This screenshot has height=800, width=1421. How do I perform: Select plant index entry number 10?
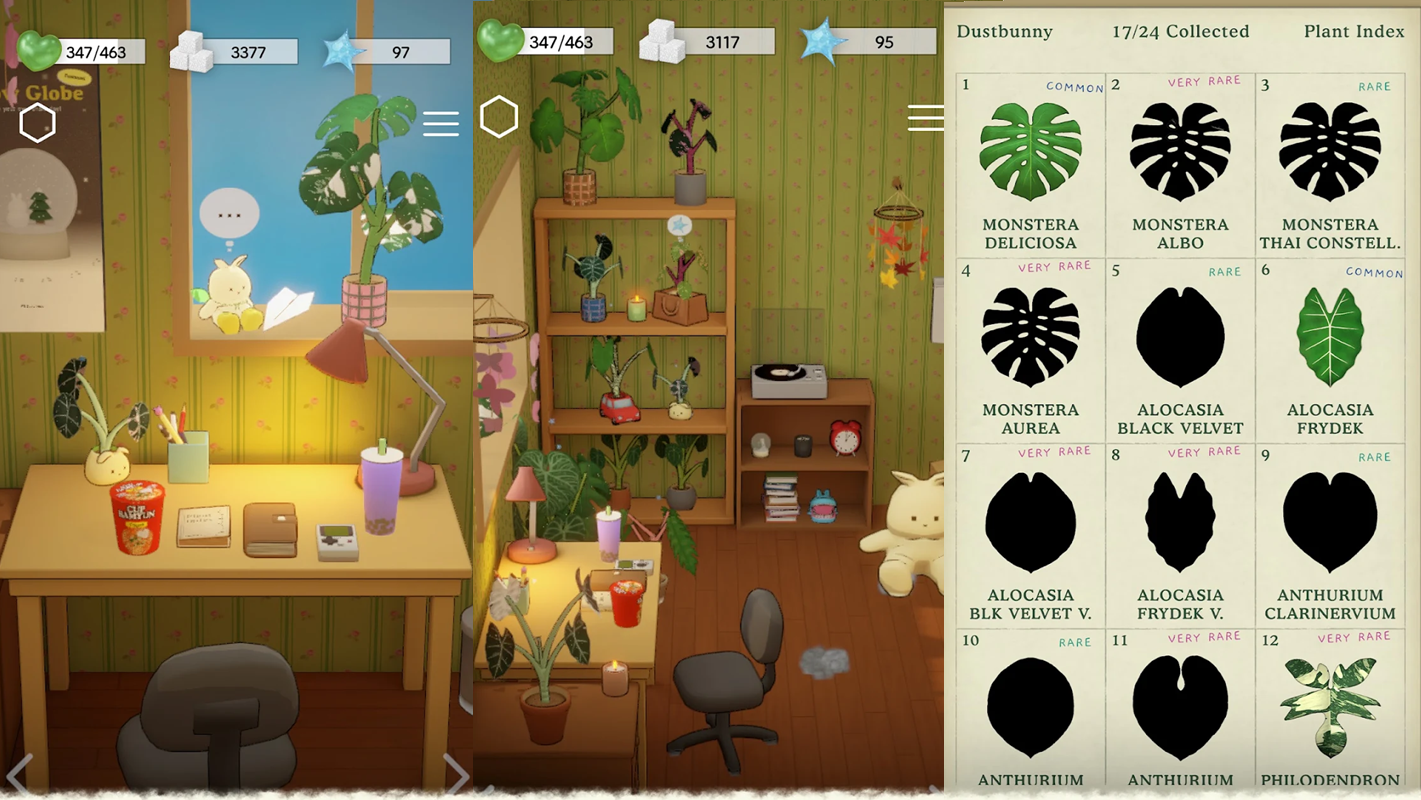(x=1030, y=710)
